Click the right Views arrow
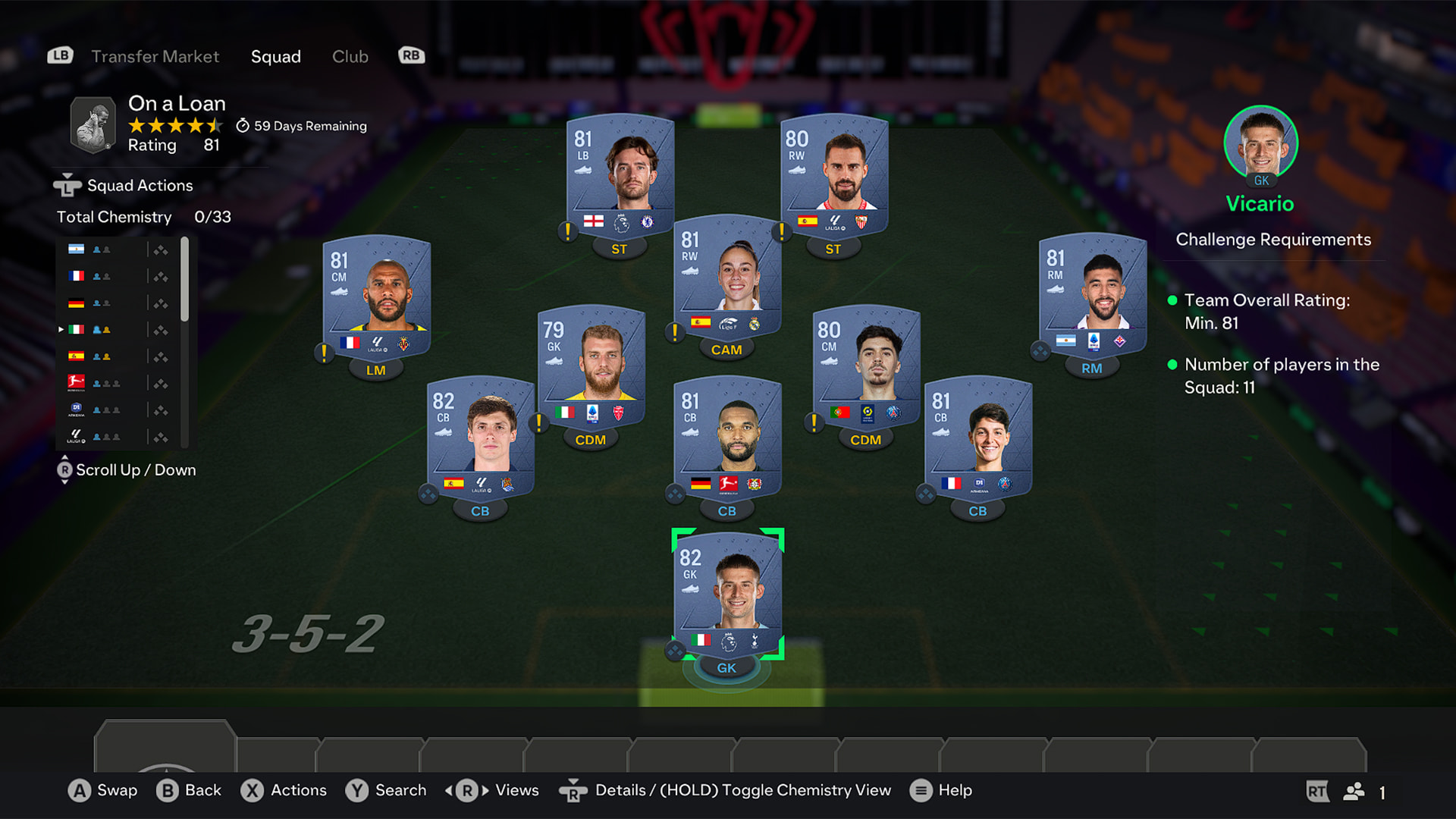The image size is (1456, 819). click(x=484, y=790)
